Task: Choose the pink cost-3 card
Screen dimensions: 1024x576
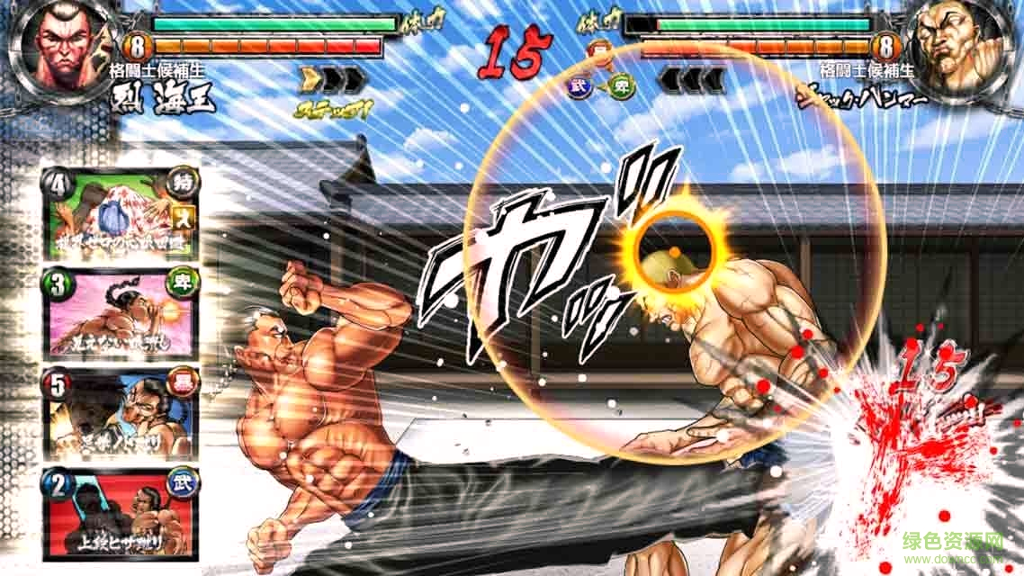Action: (x=120, y=314)
